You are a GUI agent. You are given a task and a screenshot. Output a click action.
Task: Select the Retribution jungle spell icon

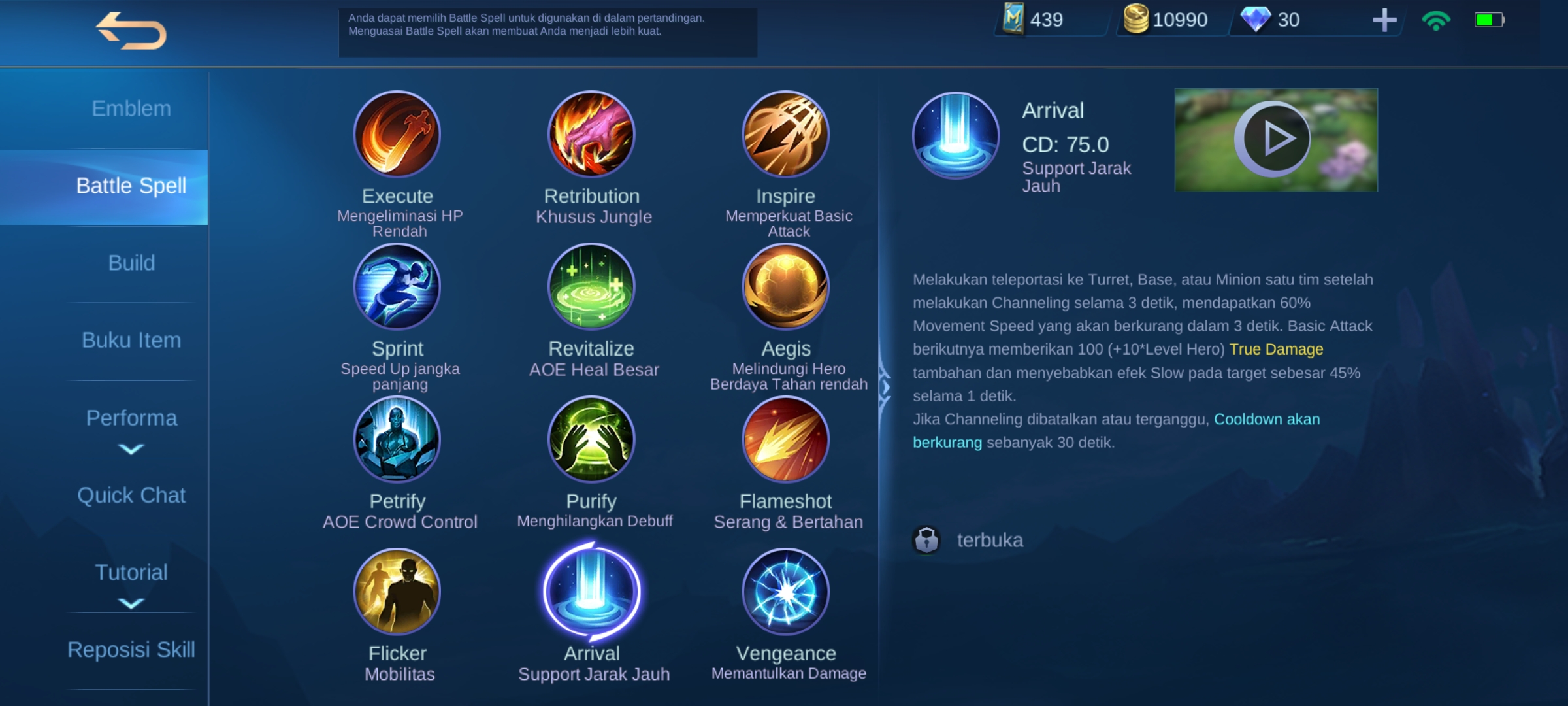pos(590,134)
